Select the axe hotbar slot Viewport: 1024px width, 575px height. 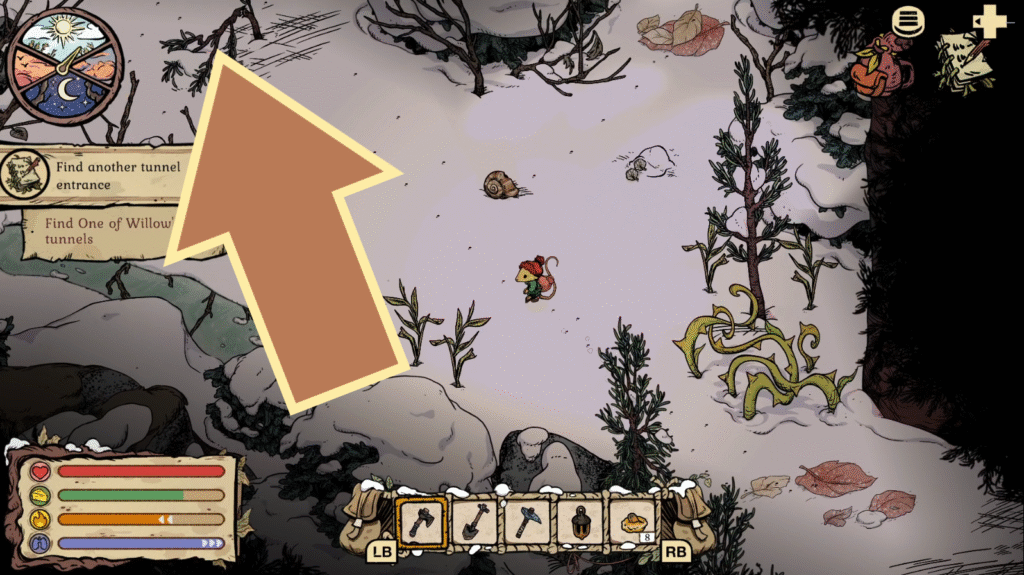click(x=421, y=521)
